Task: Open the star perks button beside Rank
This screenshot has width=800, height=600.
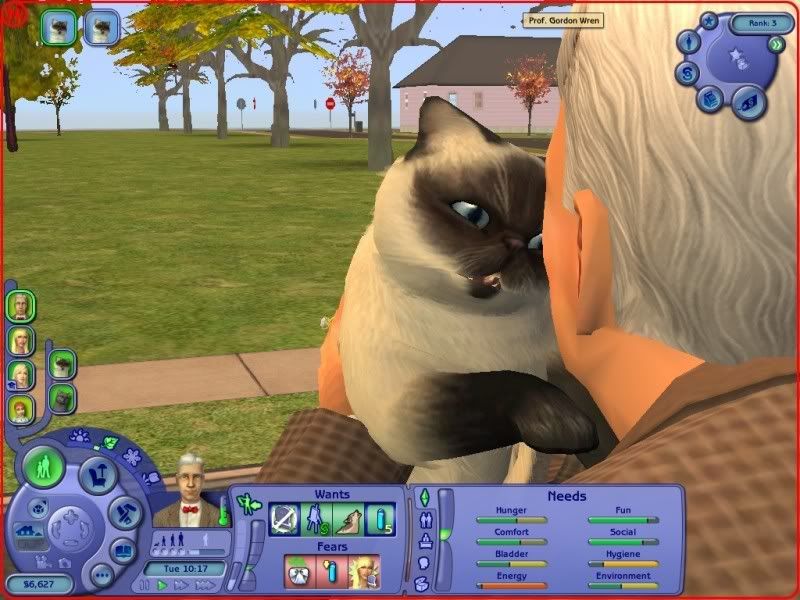Action: click(709, 20)
